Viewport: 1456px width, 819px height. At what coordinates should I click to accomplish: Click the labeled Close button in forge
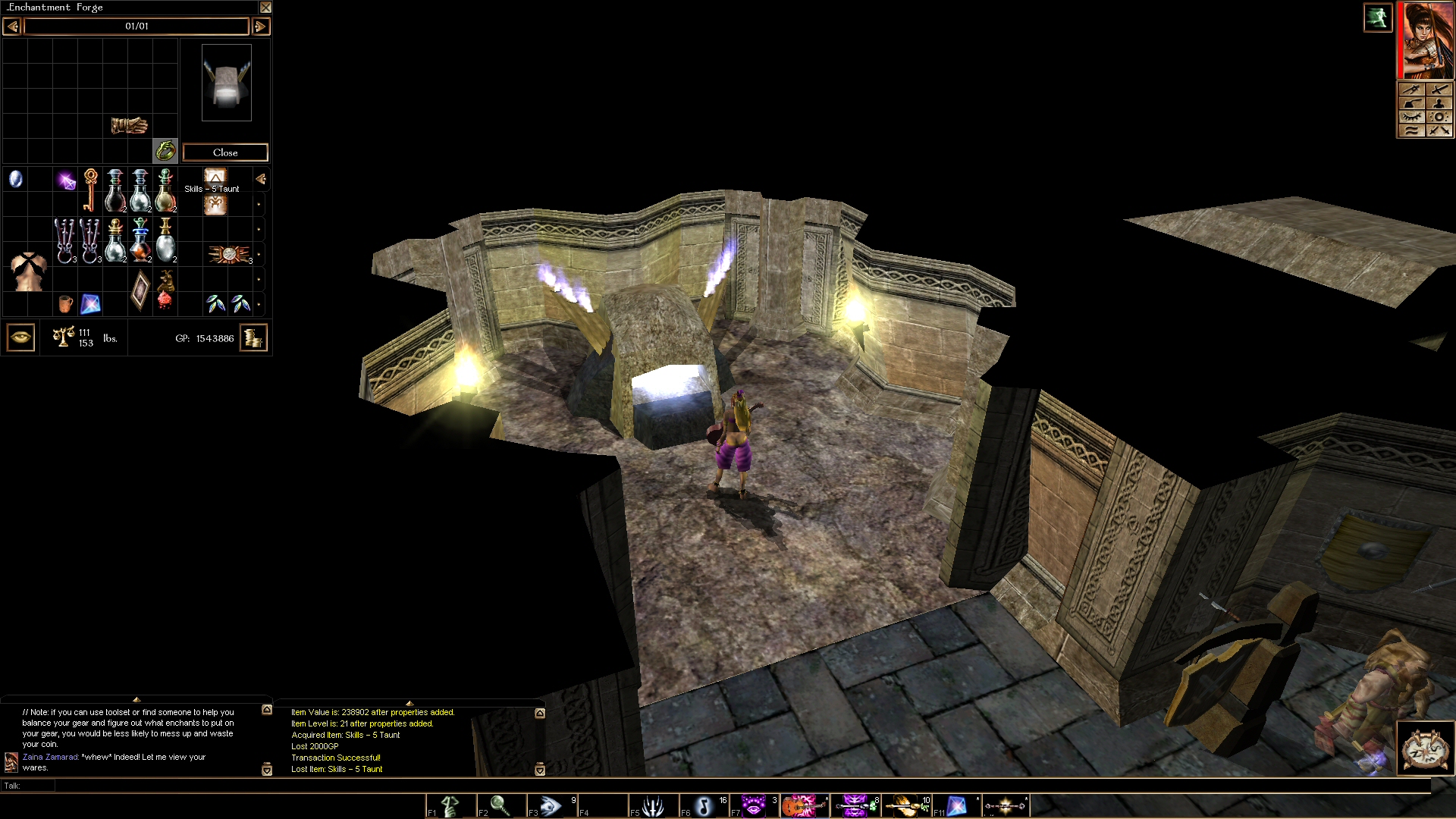[x=225, y=152]
